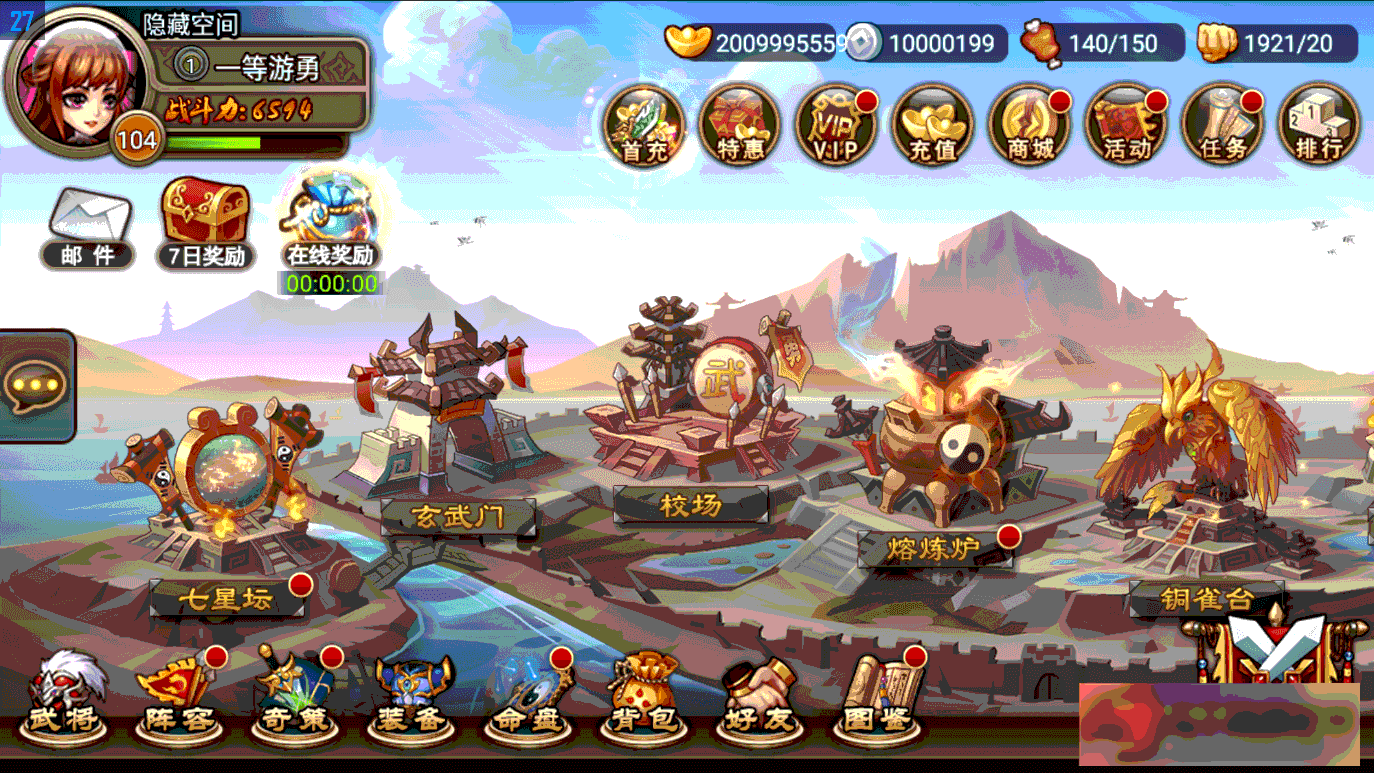
Task: Open the 排行 rankings
Action: (x=1317, y=125)
